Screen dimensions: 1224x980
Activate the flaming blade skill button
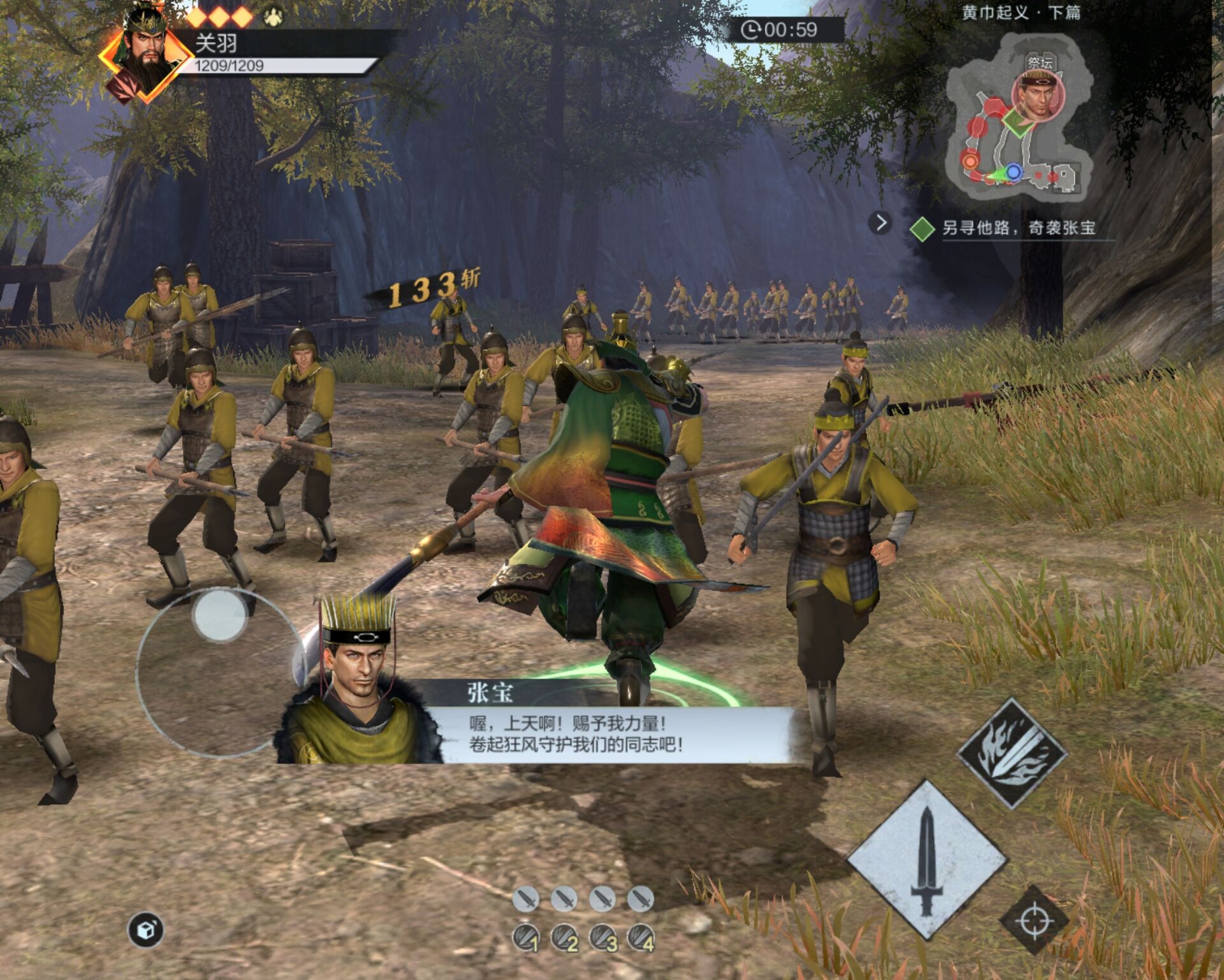coord(1012,754)
